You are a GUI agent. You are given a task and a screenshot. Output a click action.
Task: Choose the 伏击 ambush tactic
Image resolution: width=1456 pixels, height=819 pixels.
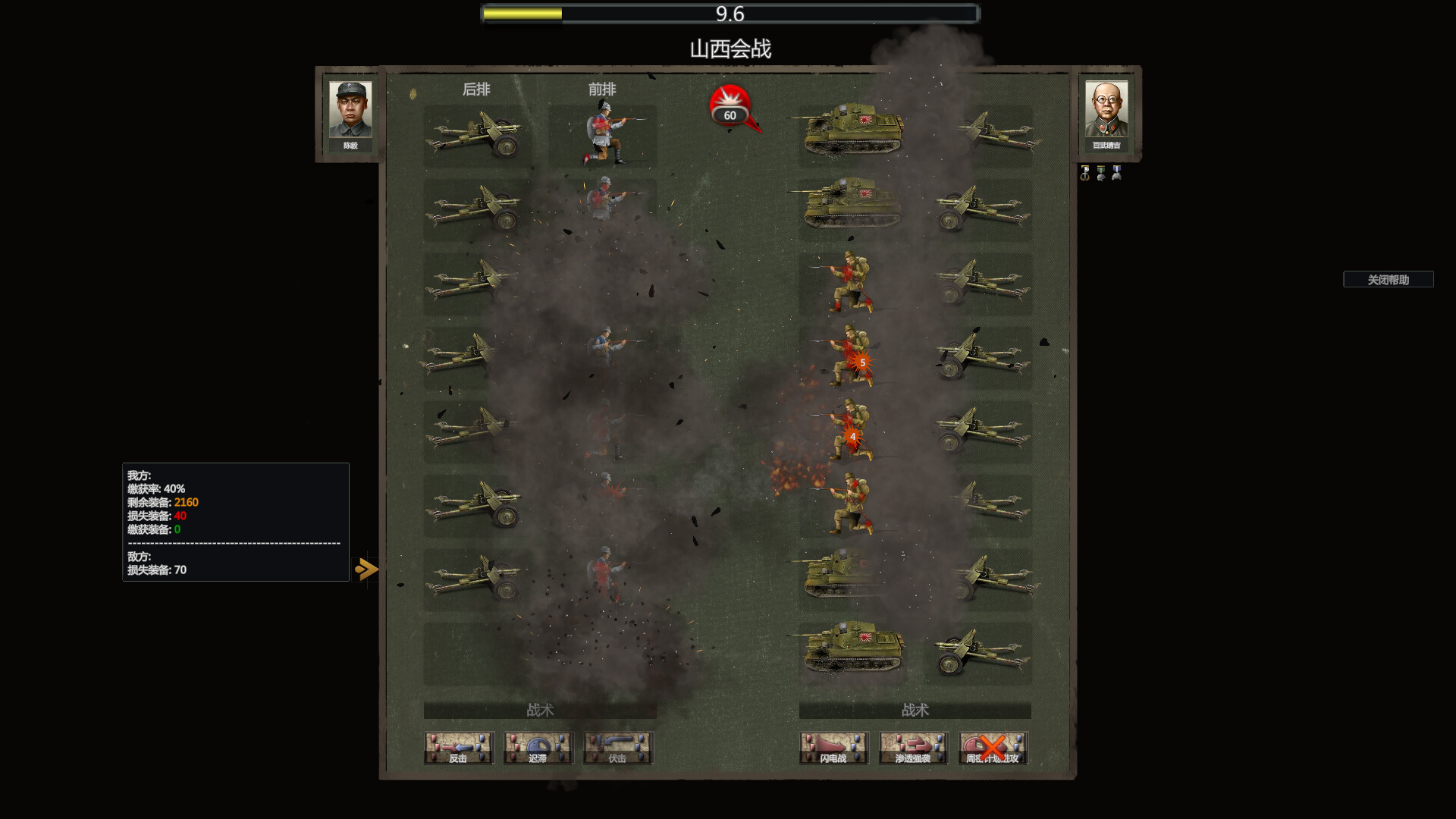[617, 748]
